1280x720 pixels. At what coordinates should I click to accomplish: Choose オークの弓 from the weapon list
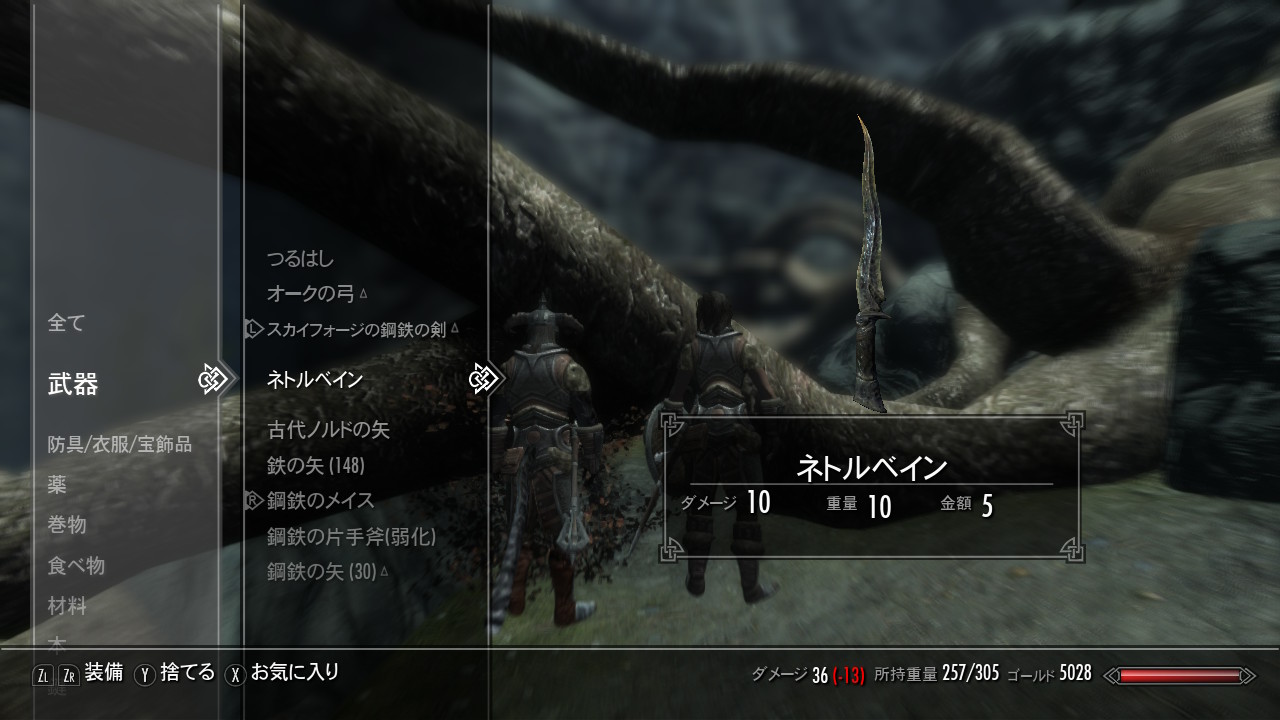(312, 294)
